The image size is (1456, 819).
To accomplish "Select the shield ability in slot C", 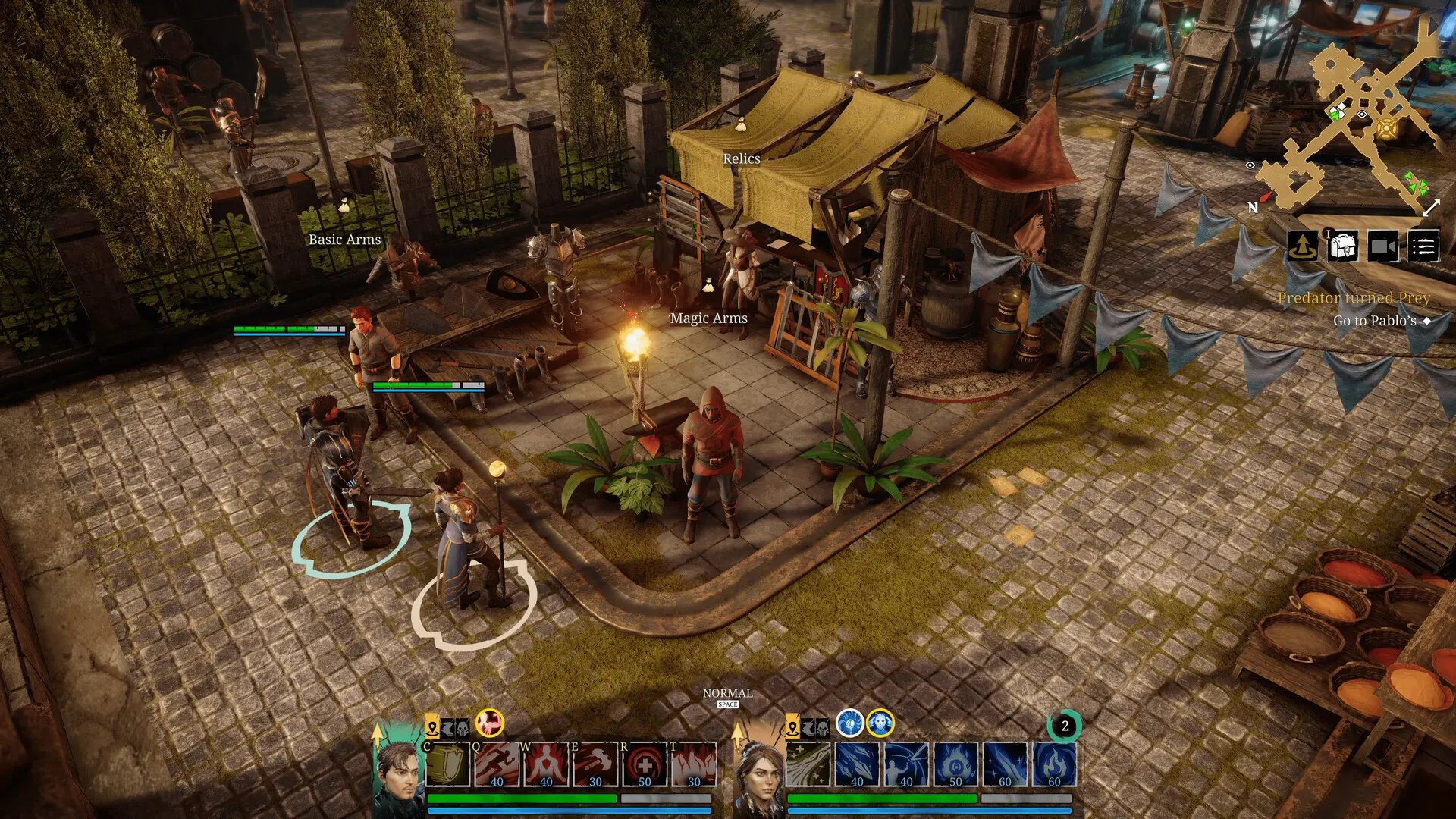I will click(446, 764).
